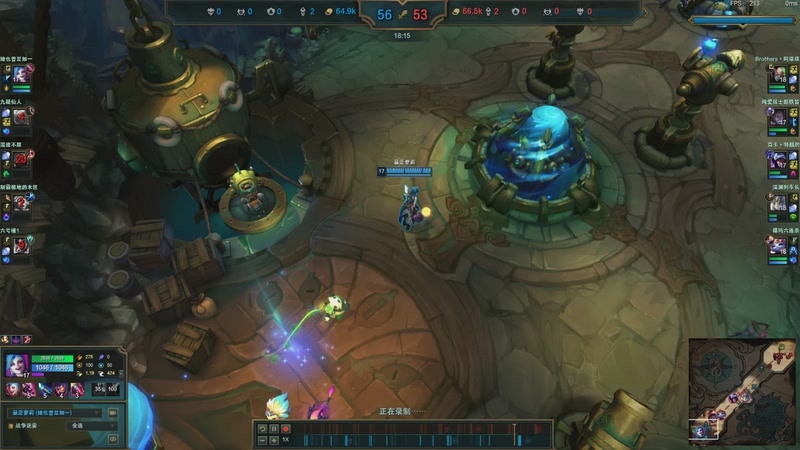Click the camera mode button
The width and height of the screenshot is (800, 450).
click(113, 412)
